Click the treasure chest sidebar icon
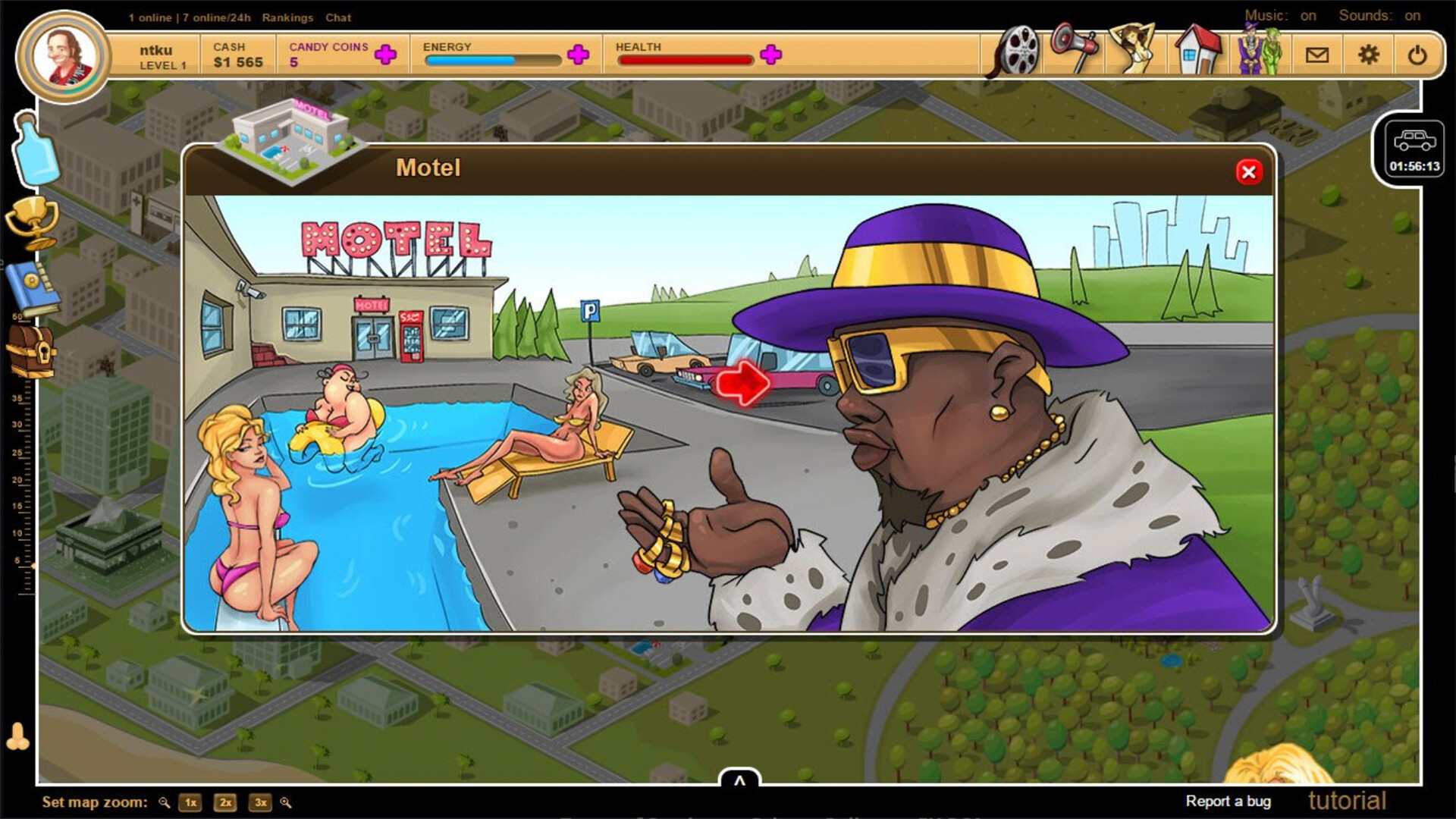 [x=32, y=353]
